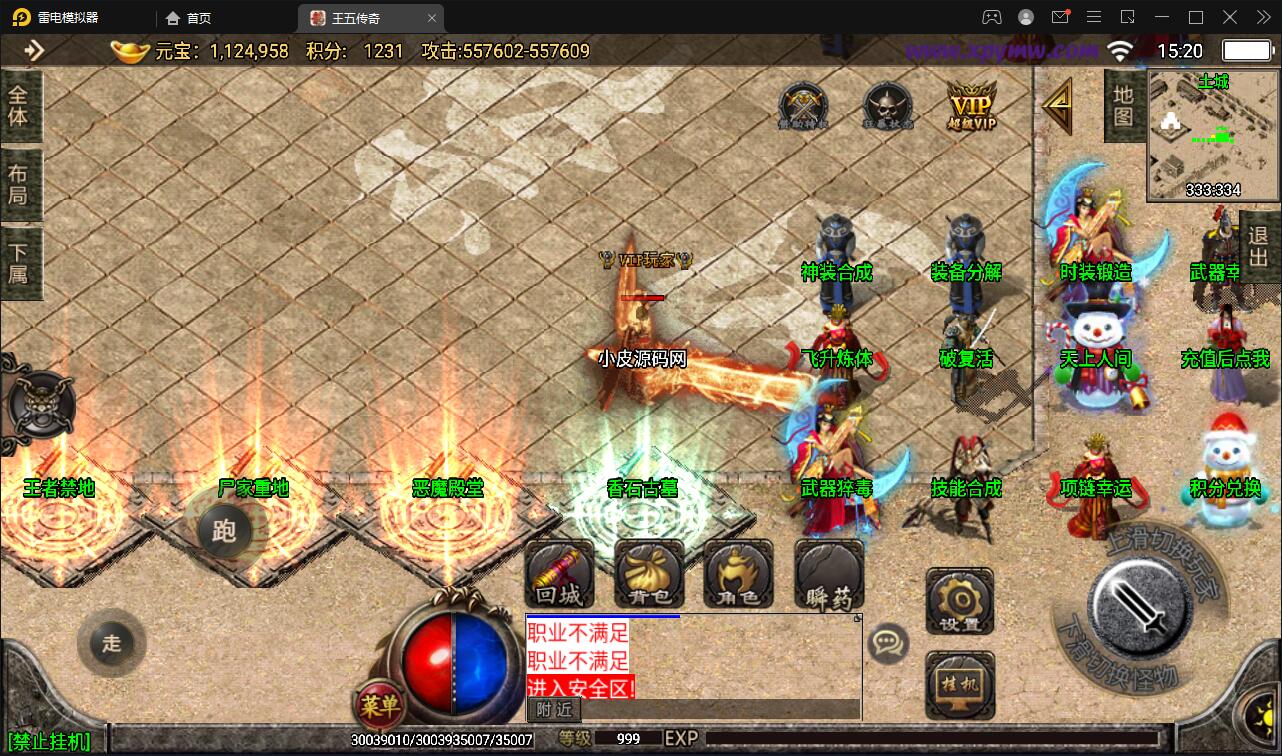
Task: Close the 王五传奇 emulator tab
Action: [x=431, y=18]
